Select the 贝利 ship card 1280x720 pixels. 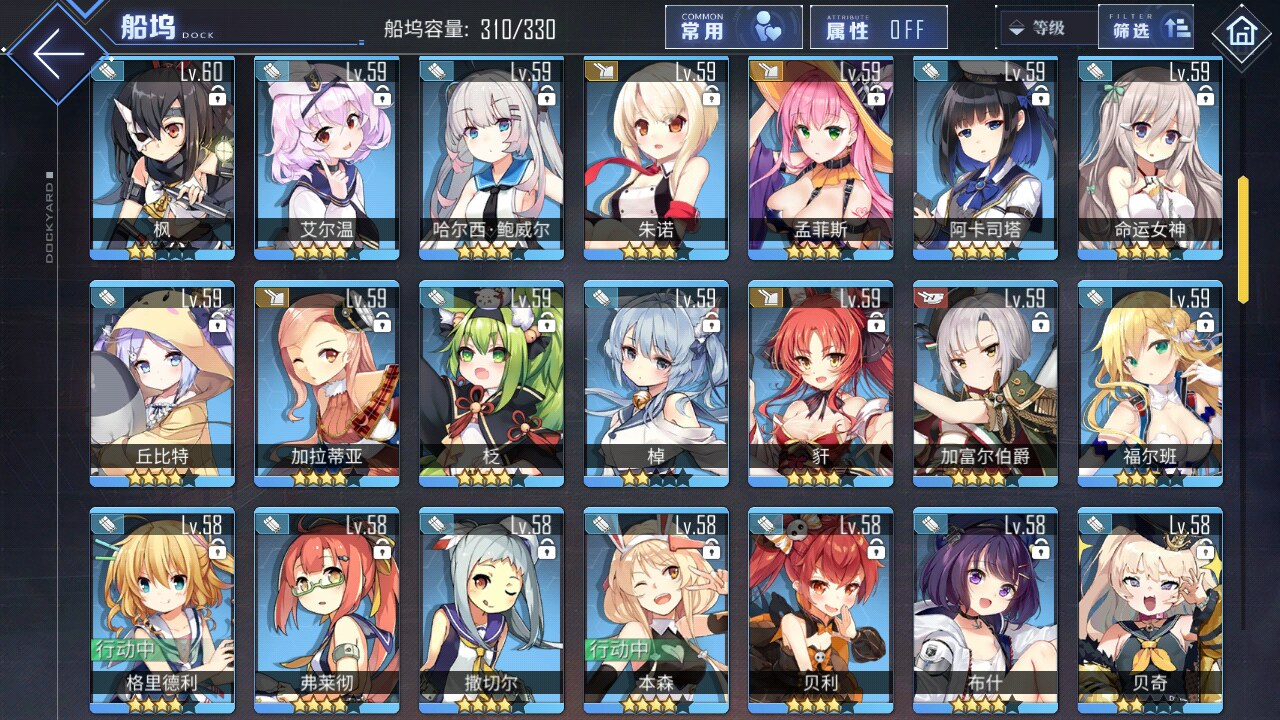[820, 610]
